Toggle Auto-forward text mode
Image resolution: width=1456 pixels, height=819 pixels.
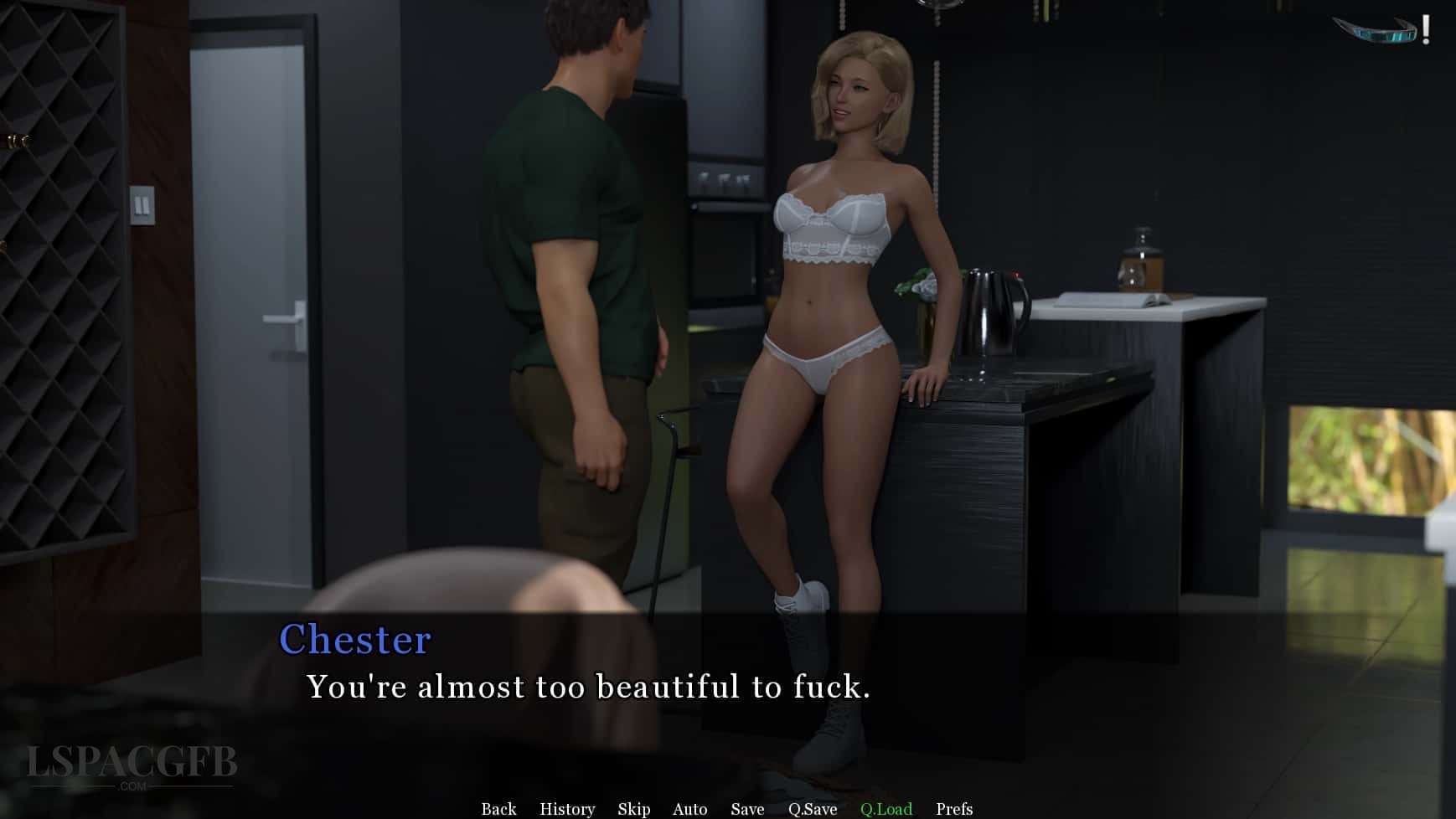(689, 809)
